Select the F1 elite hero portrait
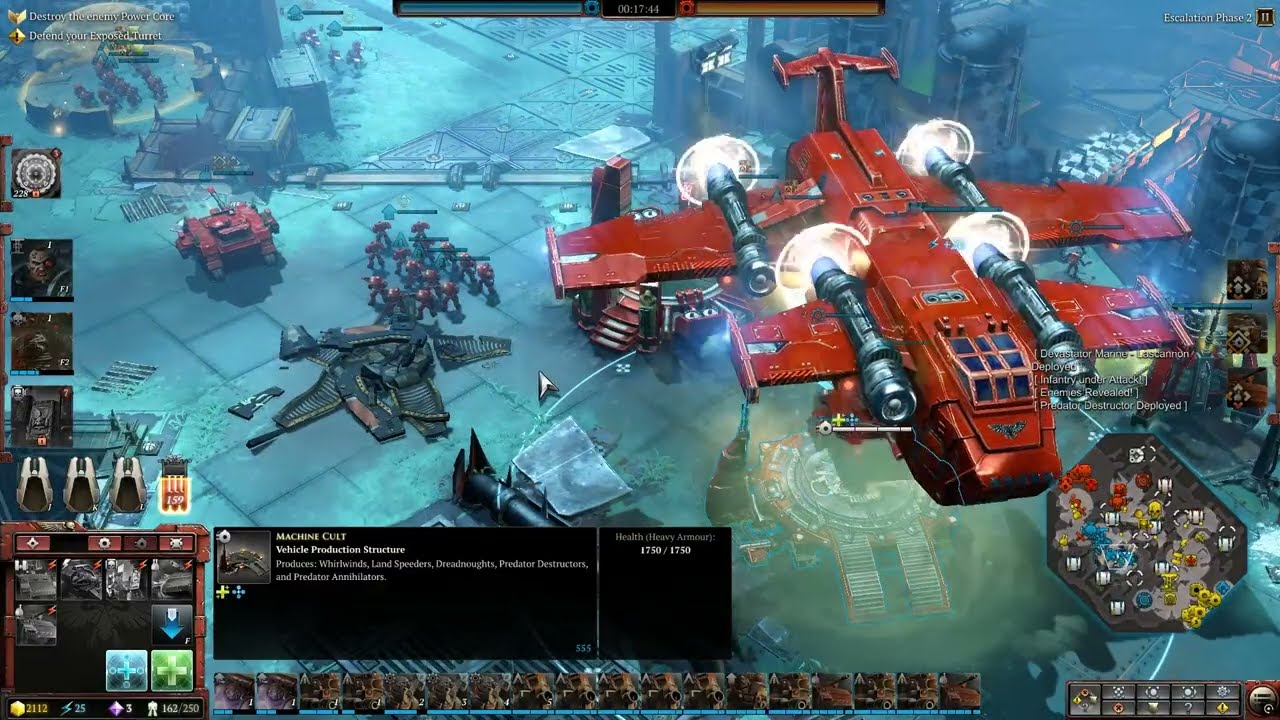Image resolution: width=1280 pixels, height=720 pixels. pos(41,269)
